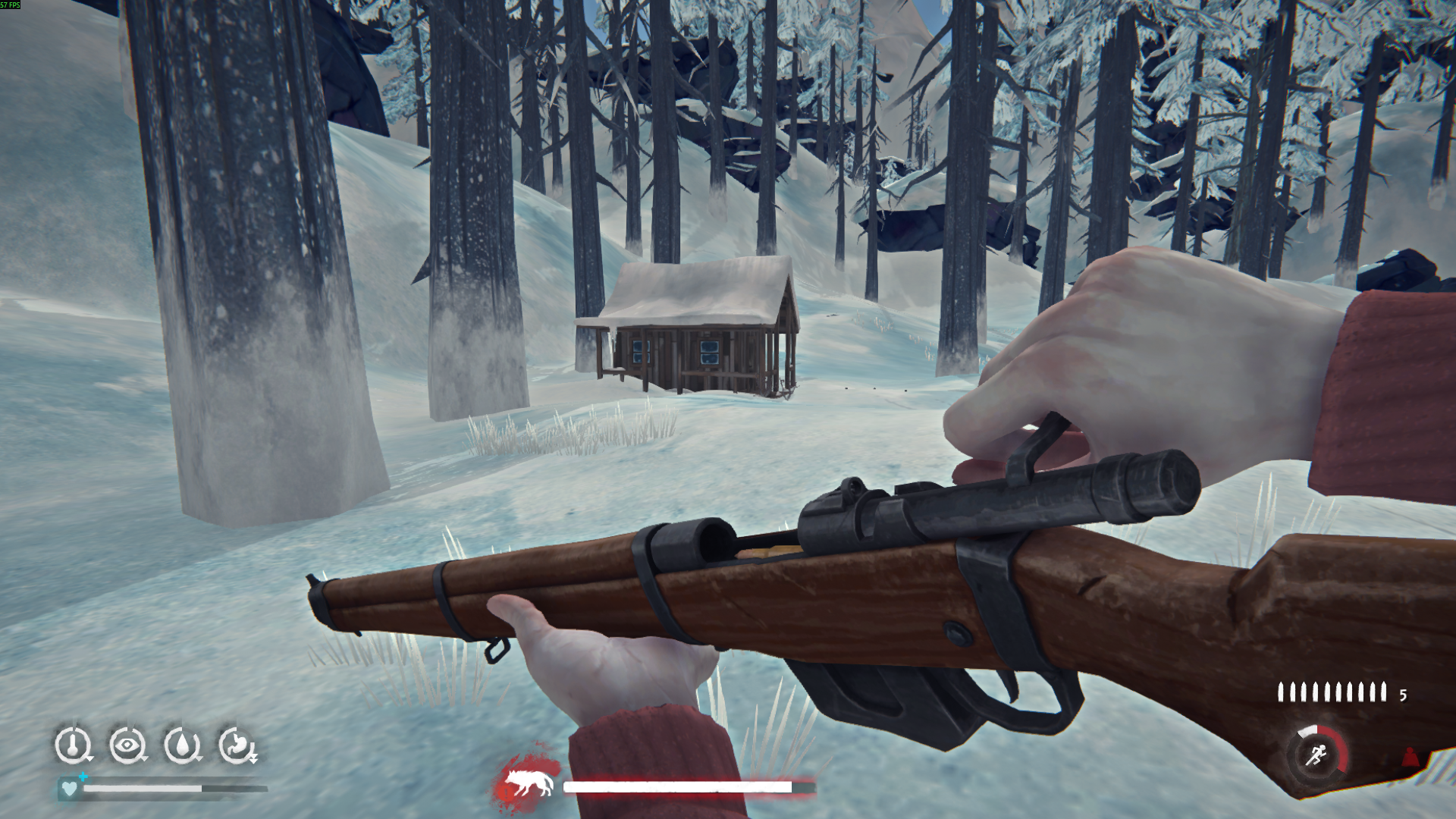
Task: Open the stomach hunger status icon
Action: tap(237, 745)
